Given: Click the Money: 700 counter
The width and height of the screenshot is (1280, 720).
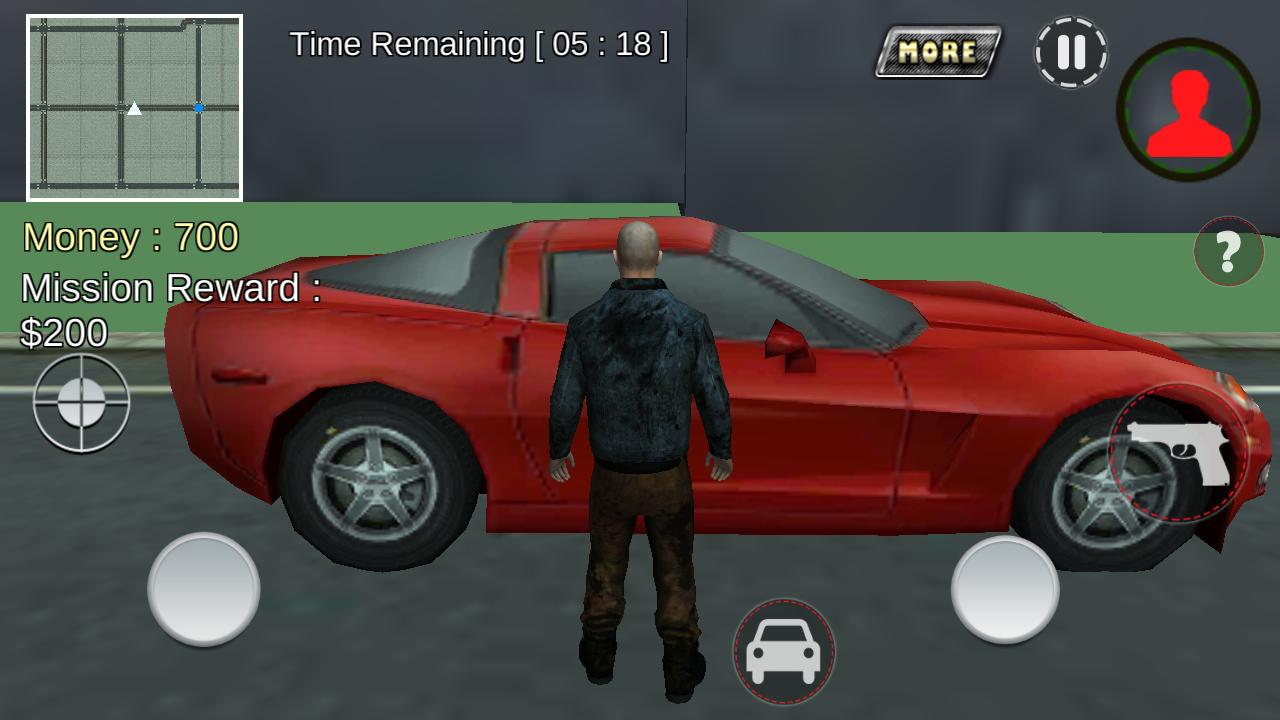Looking at the screenshot, I should point(130,238).
